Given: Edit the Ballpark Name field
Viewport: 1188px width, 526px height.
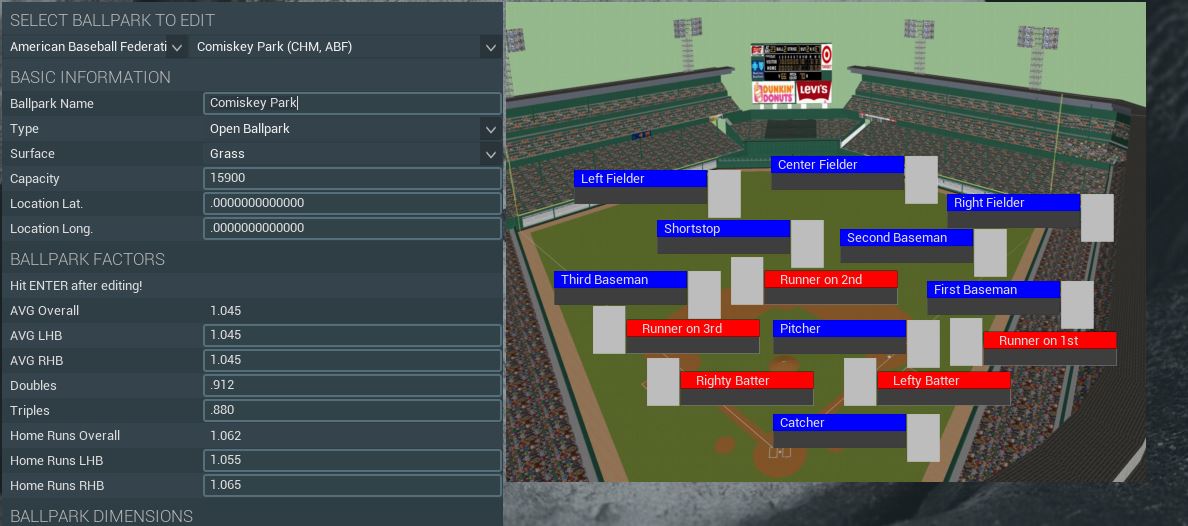Looking at the screenshot, I should point(352,103).
